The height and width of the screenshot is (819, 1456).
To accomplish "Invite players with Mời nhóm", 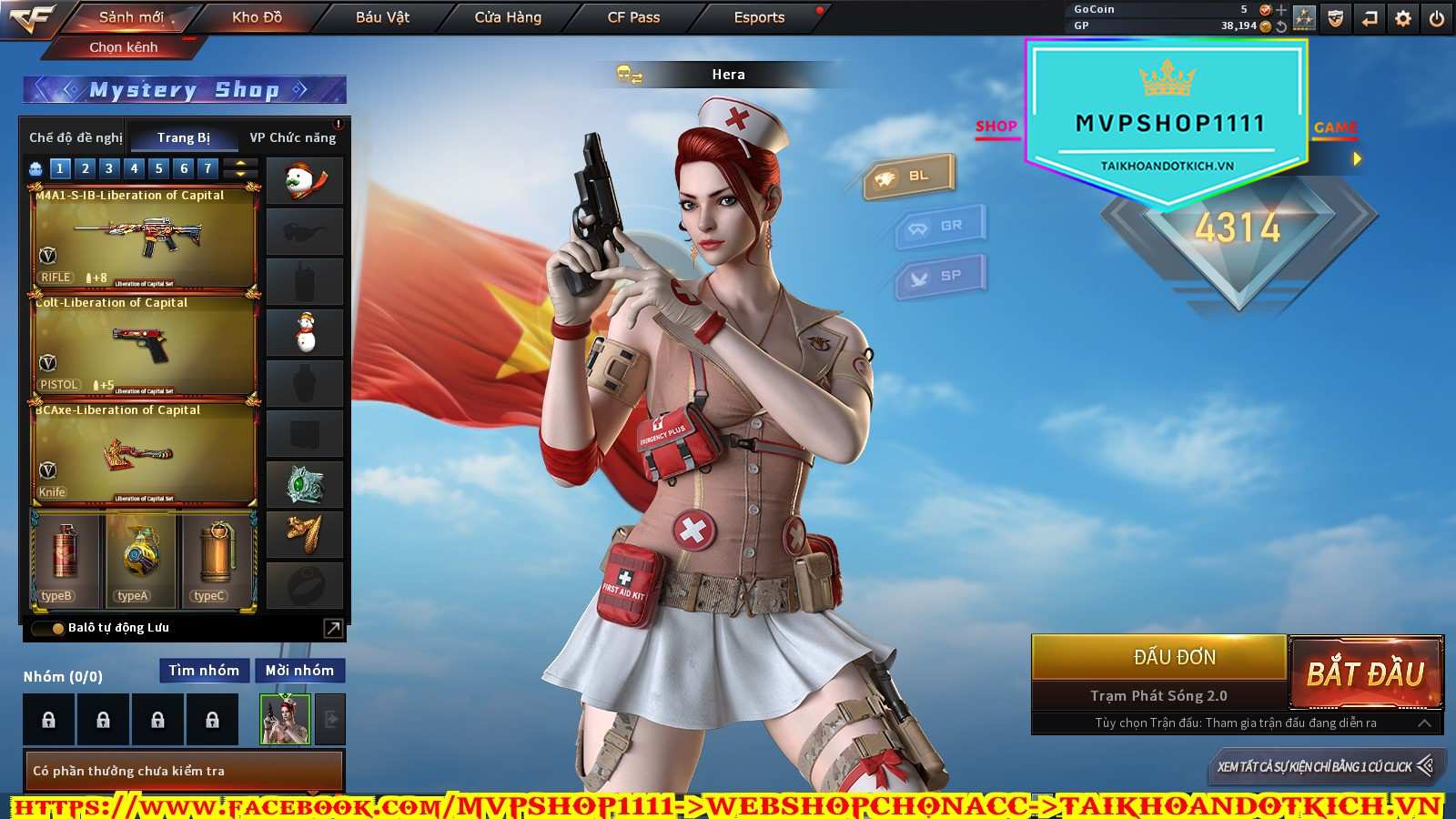I will pyautogui.click(x=299, y=671).
